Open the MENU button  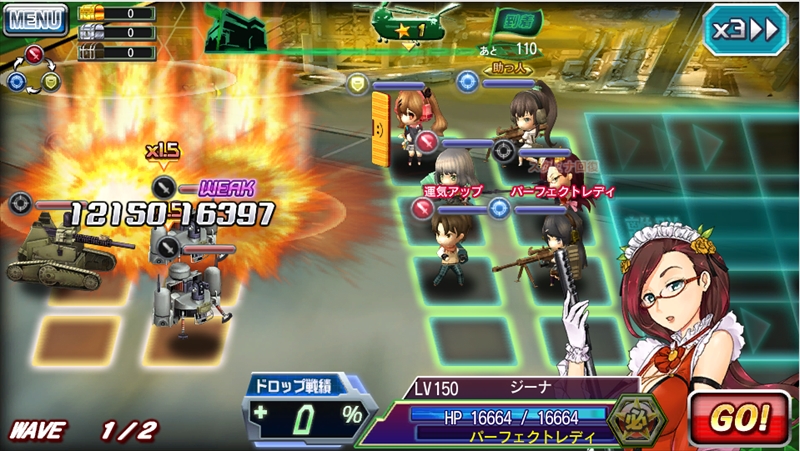[33, 18]
